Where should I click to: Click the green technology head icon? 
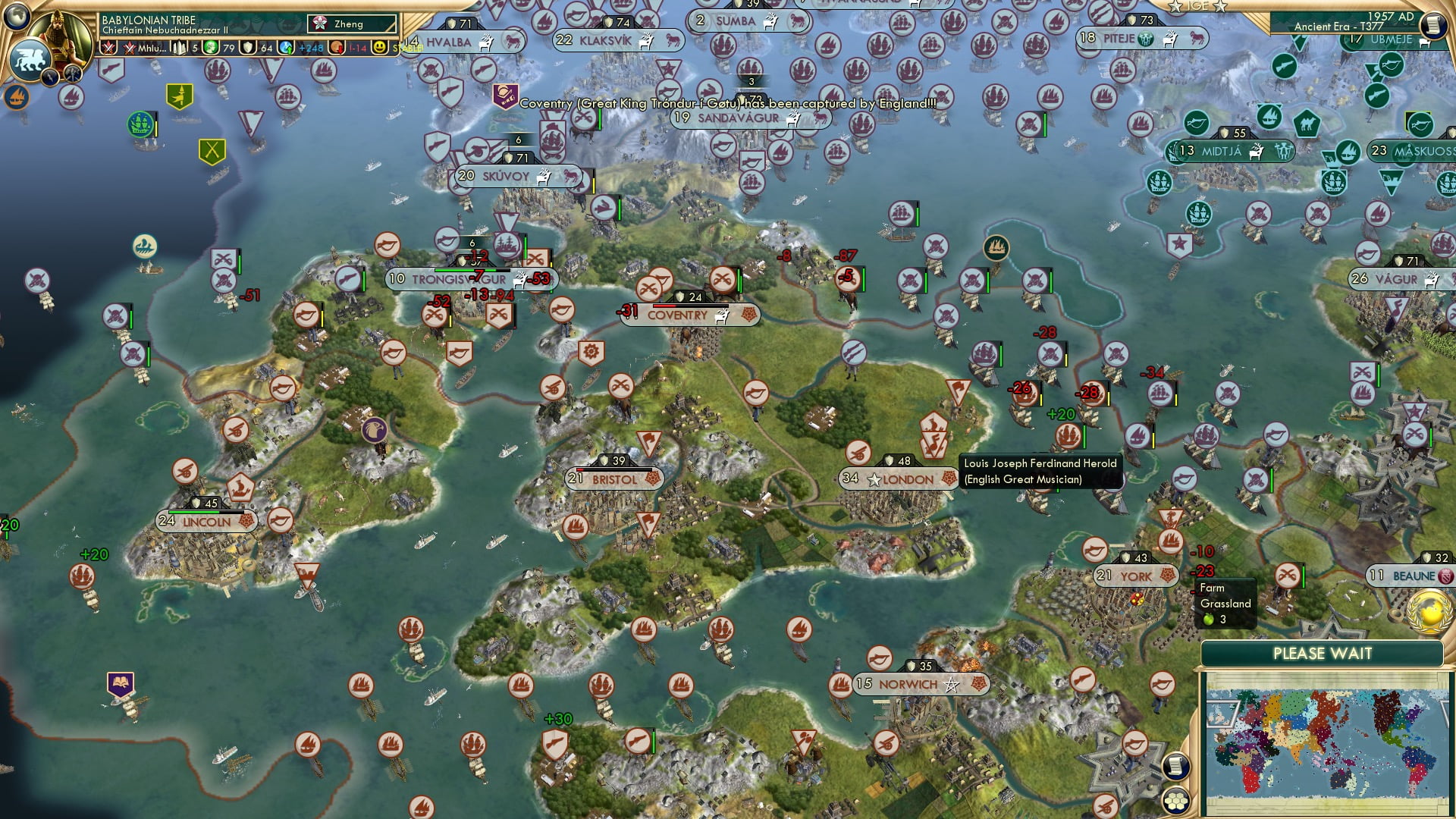[x=212, y=48]
